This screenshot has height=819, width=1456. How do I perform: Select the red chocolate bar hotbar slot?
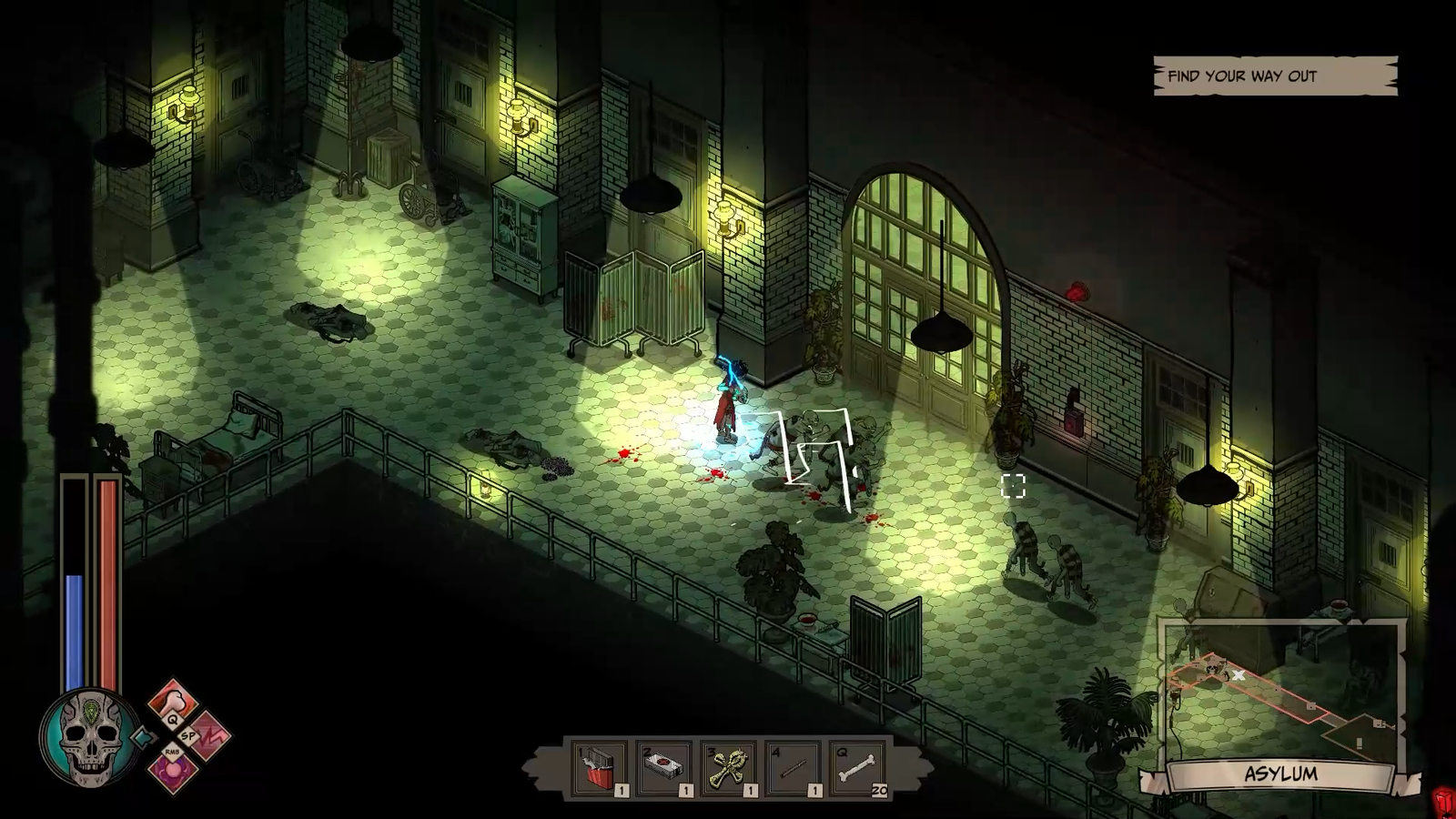pyautogui.click(x=601, y=770)
